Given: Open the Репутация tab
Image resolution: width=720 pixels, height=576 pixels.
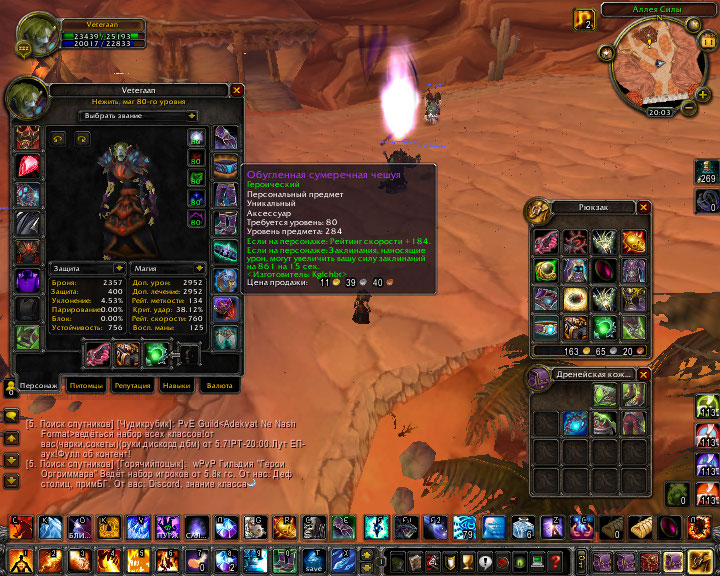Looking at the screenshot, I should click(x=132, y=385).
